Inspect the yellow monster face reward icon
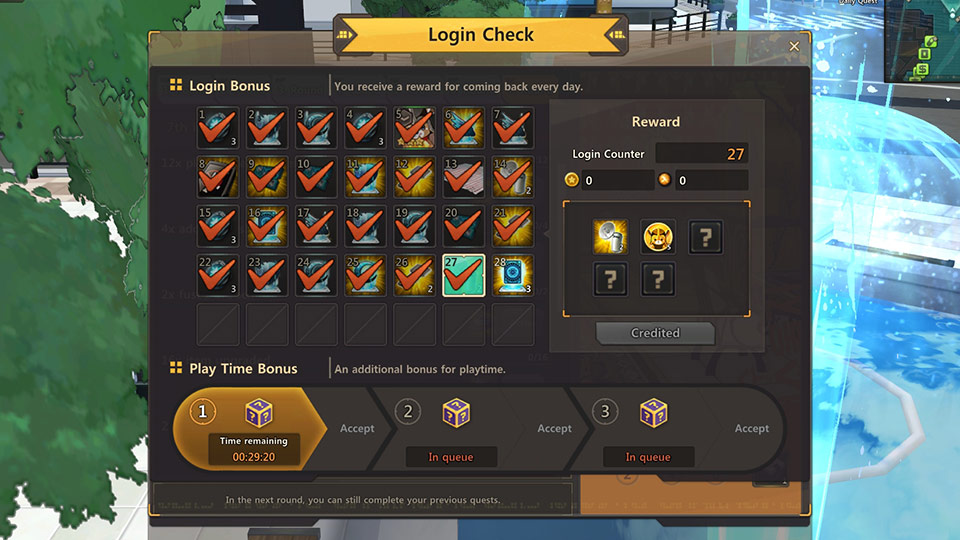 pyautogui.click(x=658, y=237)
